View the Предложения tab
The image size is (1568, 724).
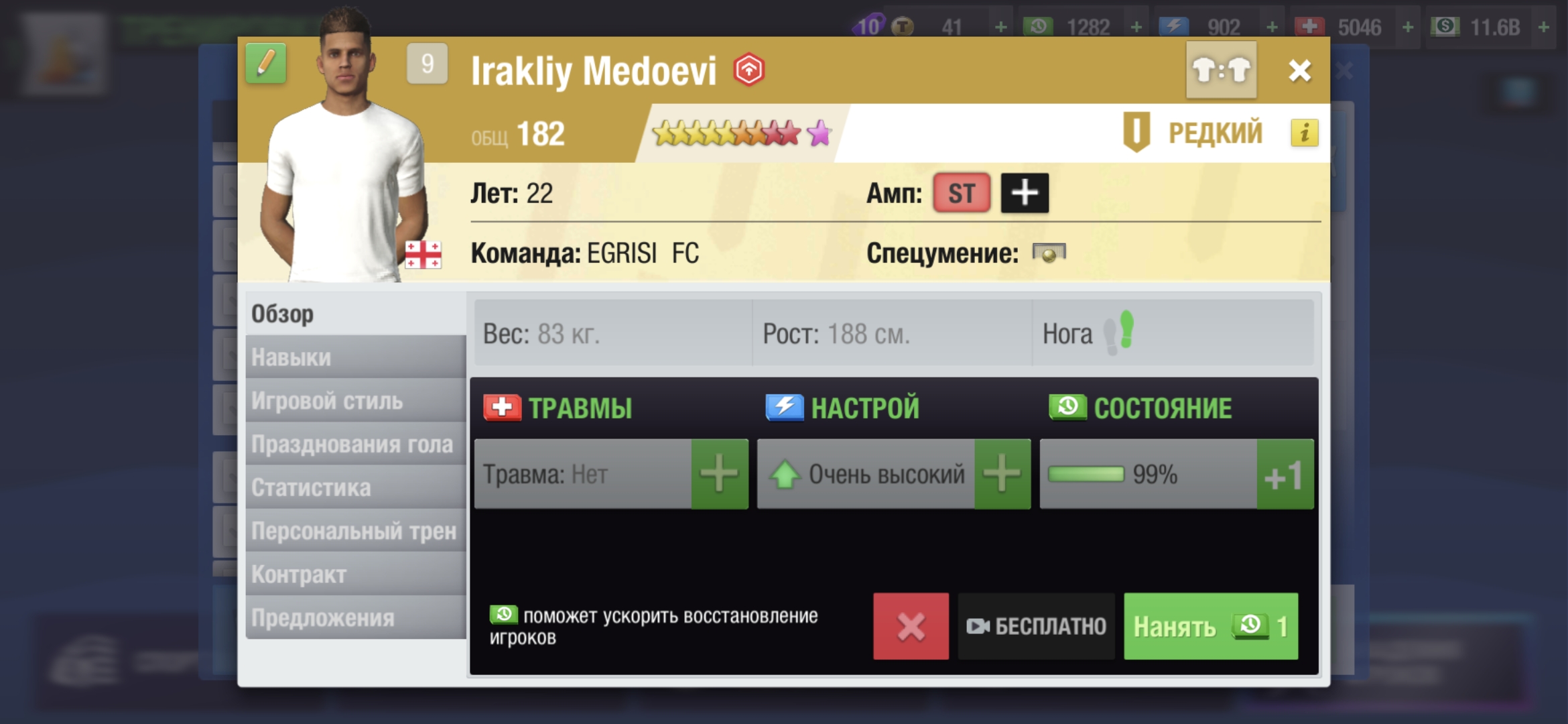pyautogui.click(x=355, y=618)
